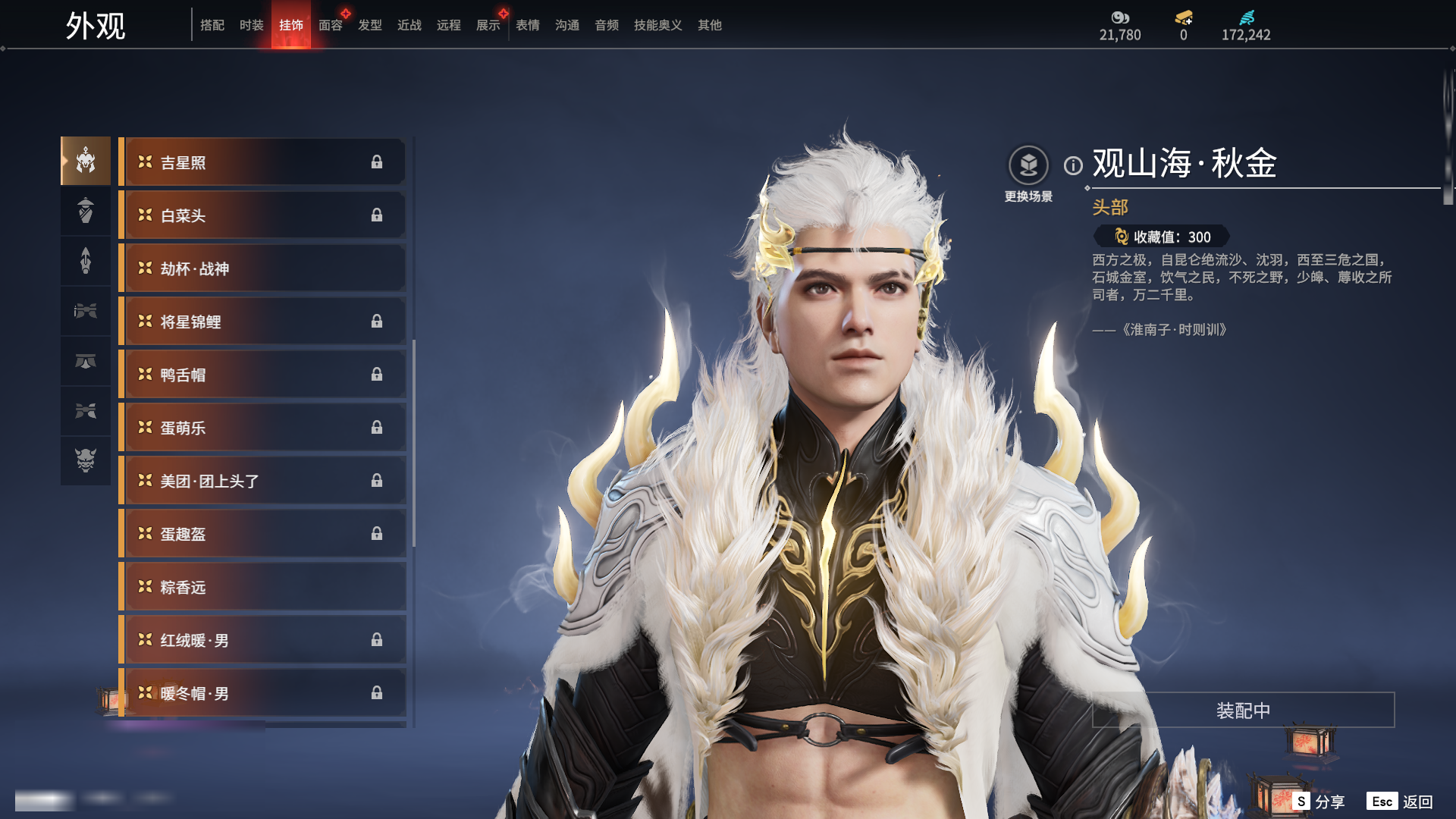Click 返回 to go back
This screenshot has height=819, width=1456.
[x=1400, y=802]
